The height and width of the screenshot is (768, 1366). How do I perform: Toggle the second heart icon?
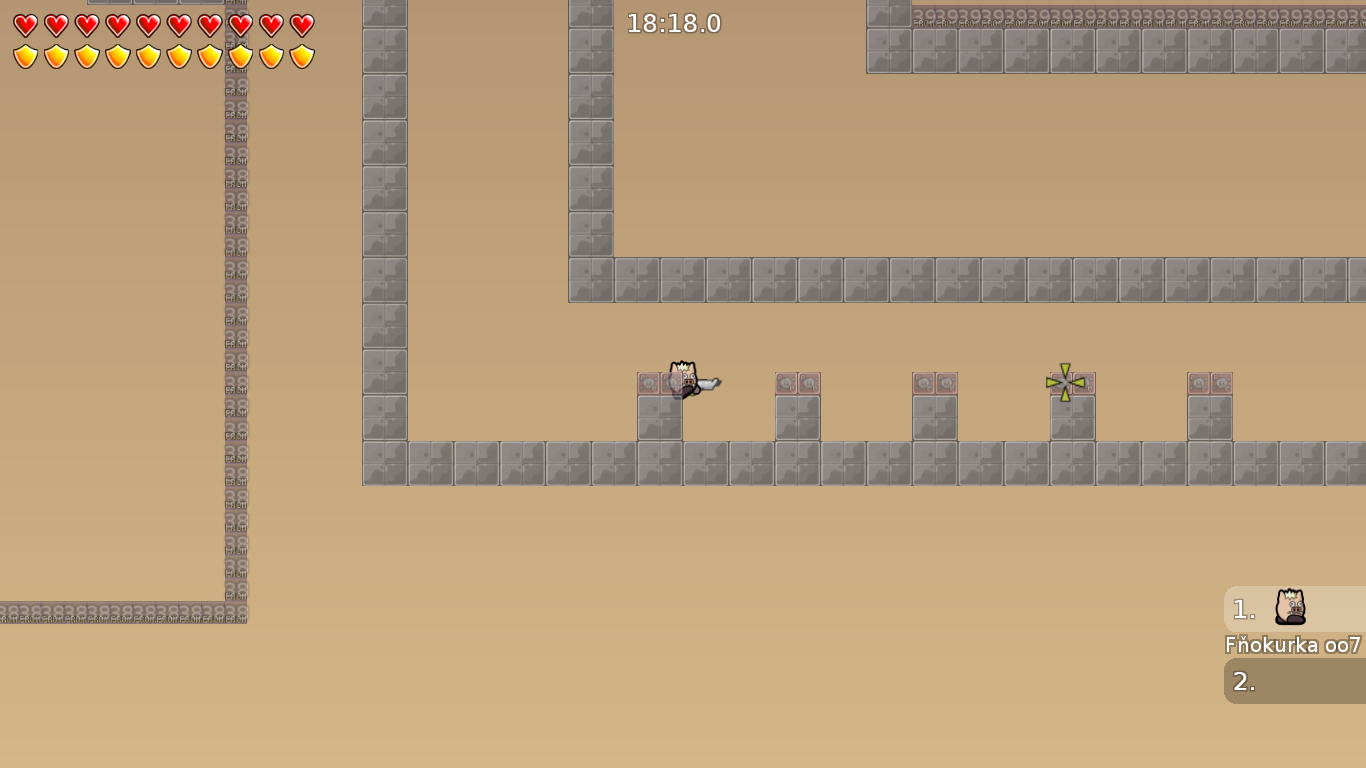(54, 27)
